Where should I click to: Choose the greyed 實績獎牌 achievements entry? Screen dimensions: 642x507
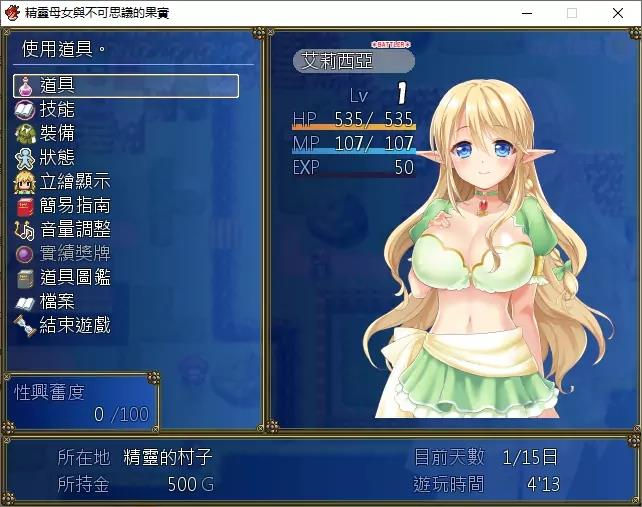click(x=74, y=253)
